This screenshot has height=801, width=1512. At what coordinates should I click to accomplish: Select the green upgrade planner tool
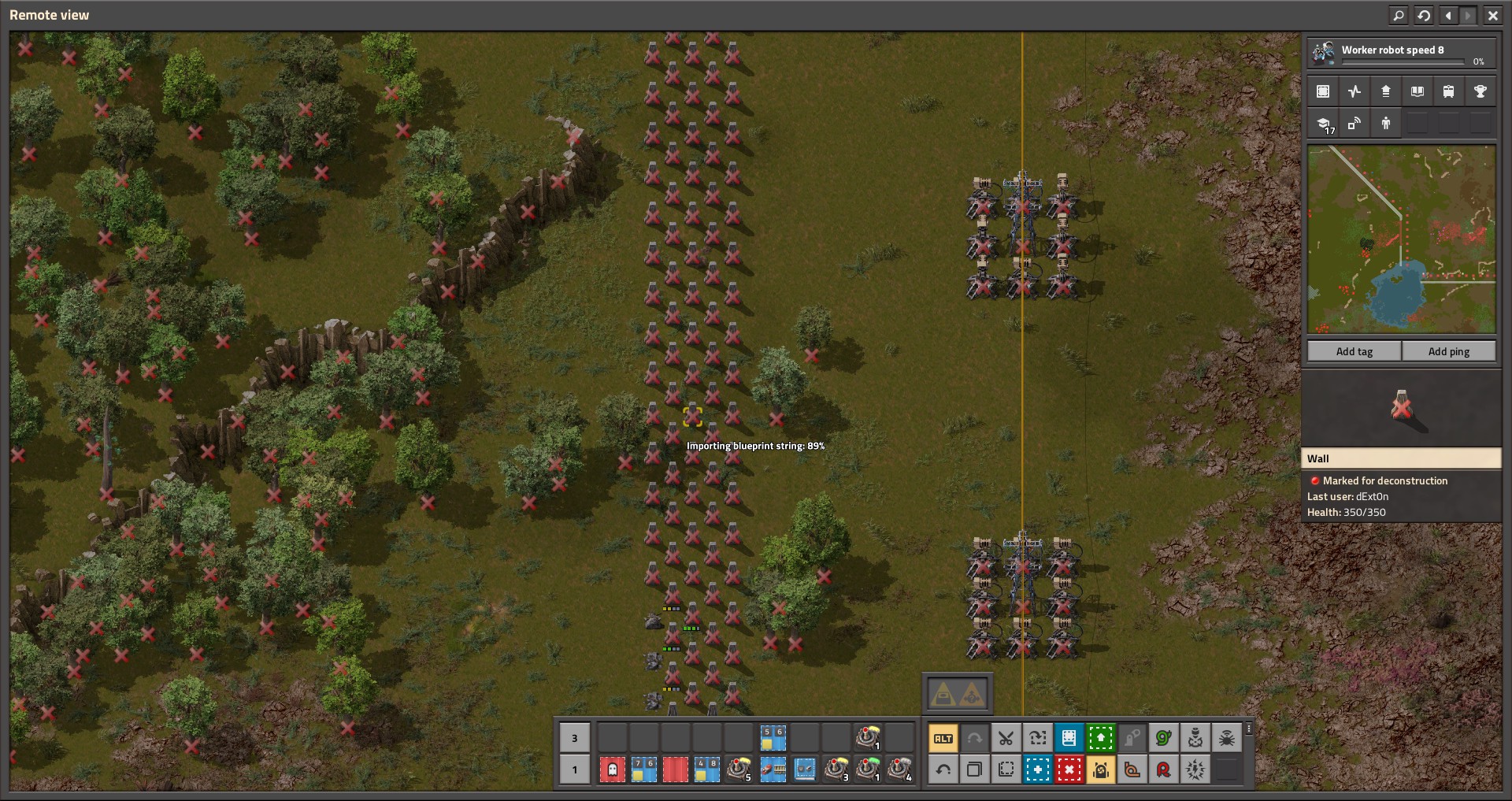(x=1100, y=738)
